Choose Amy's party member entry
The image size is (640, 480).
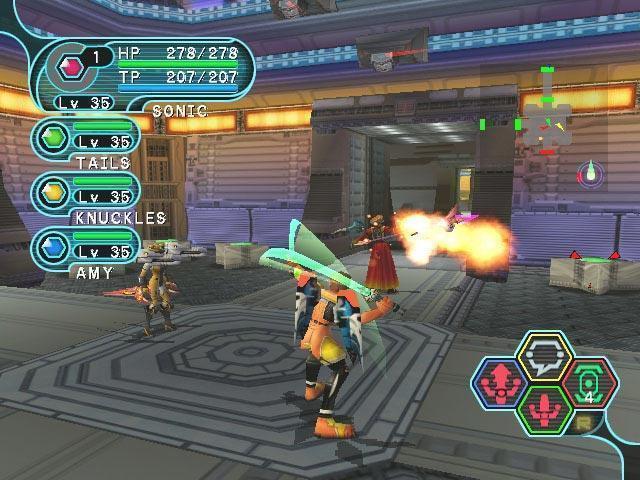pyautogui.click(x=86, y=246)
